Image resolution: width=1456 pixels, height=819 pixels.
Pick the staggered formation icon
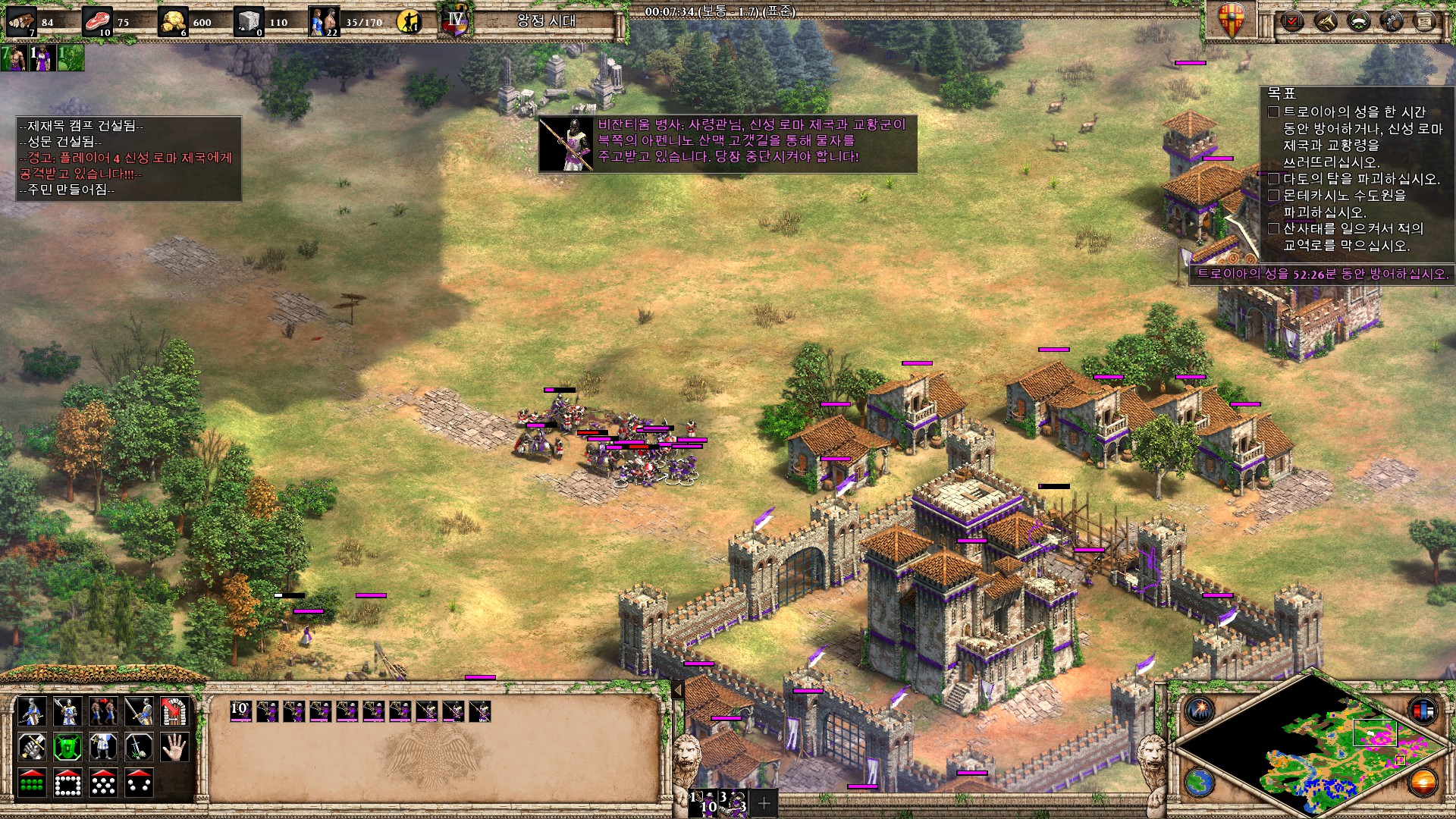tap(103, 783)
